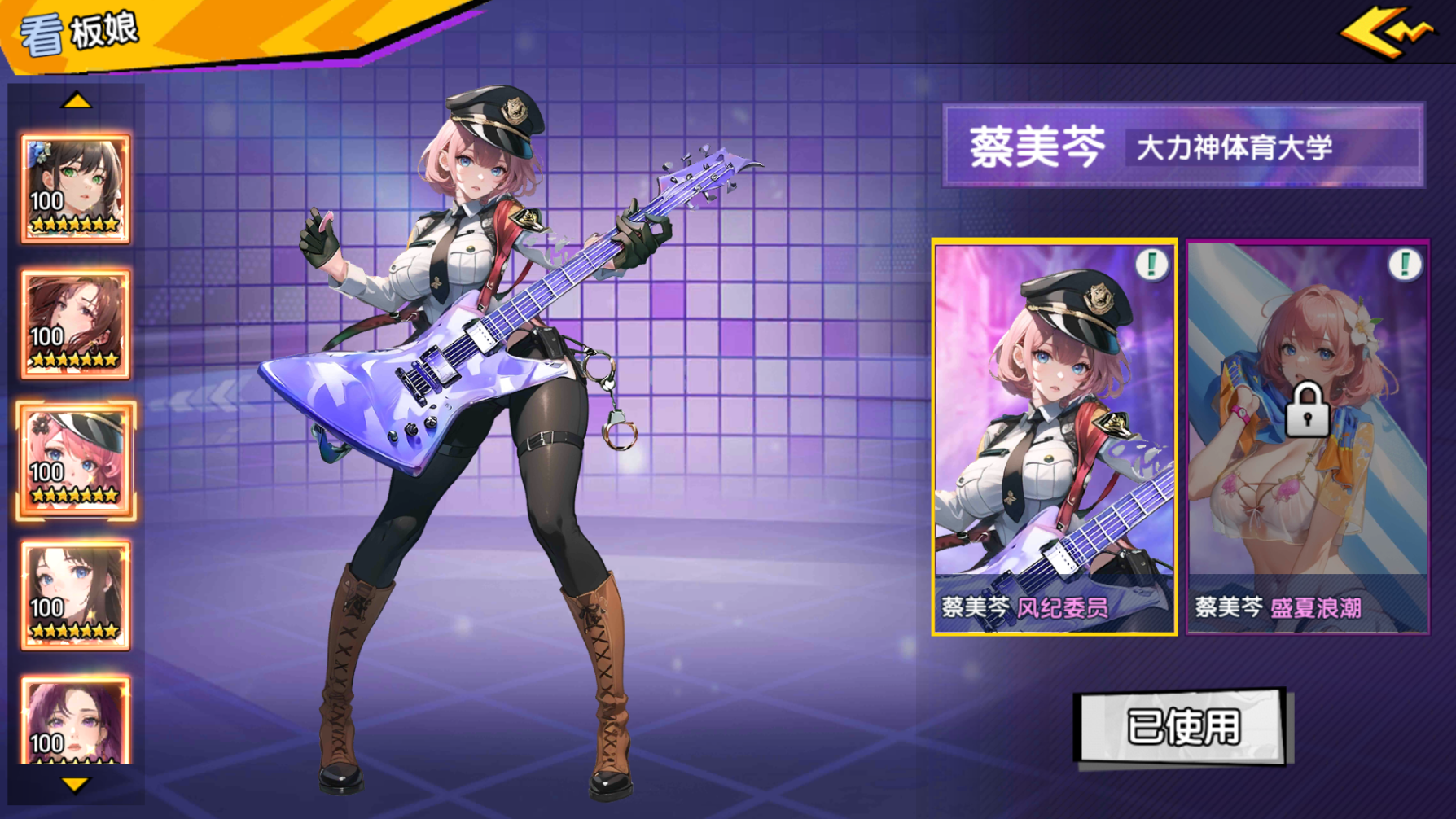The width and height of the screenshot is (1456, 819).
Task: Click the down arrow below the character list
Action: tap(76, 786)
